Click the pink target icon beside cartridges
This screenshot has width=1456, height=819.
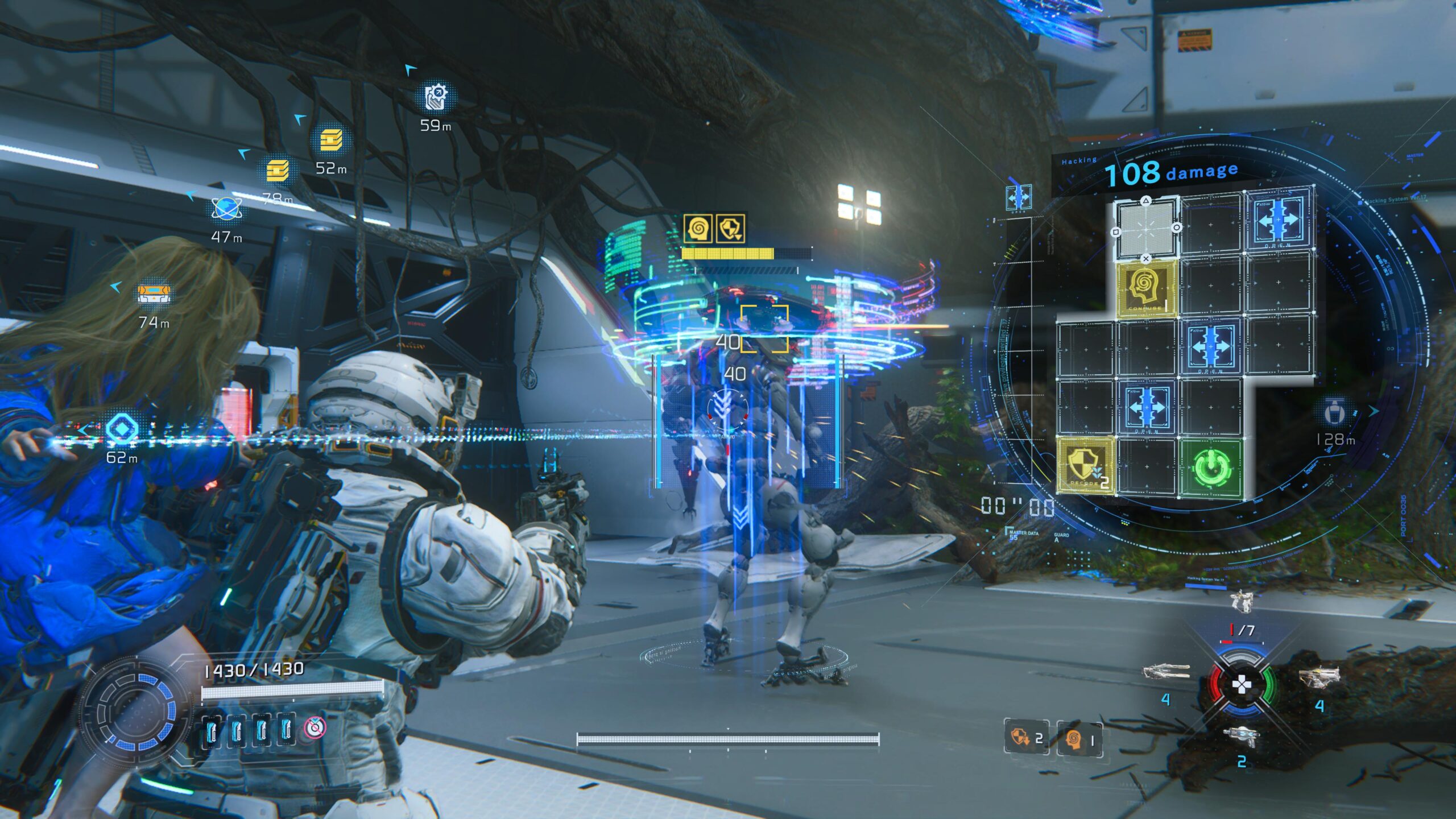coord(315,727)
